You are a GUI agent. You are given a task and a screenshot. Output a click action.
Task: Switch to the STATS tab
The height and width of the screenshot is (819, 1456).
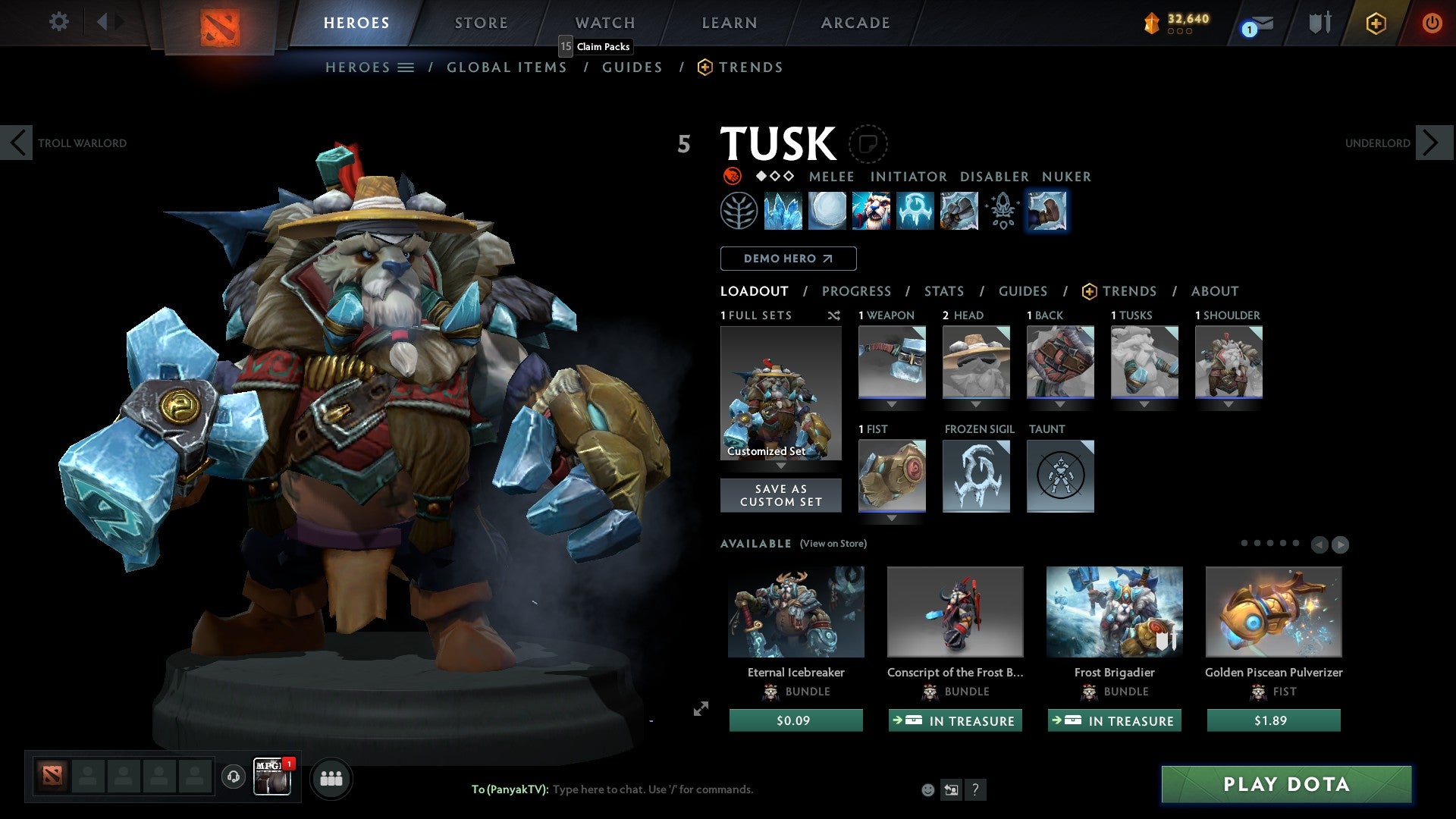[943, 290]
